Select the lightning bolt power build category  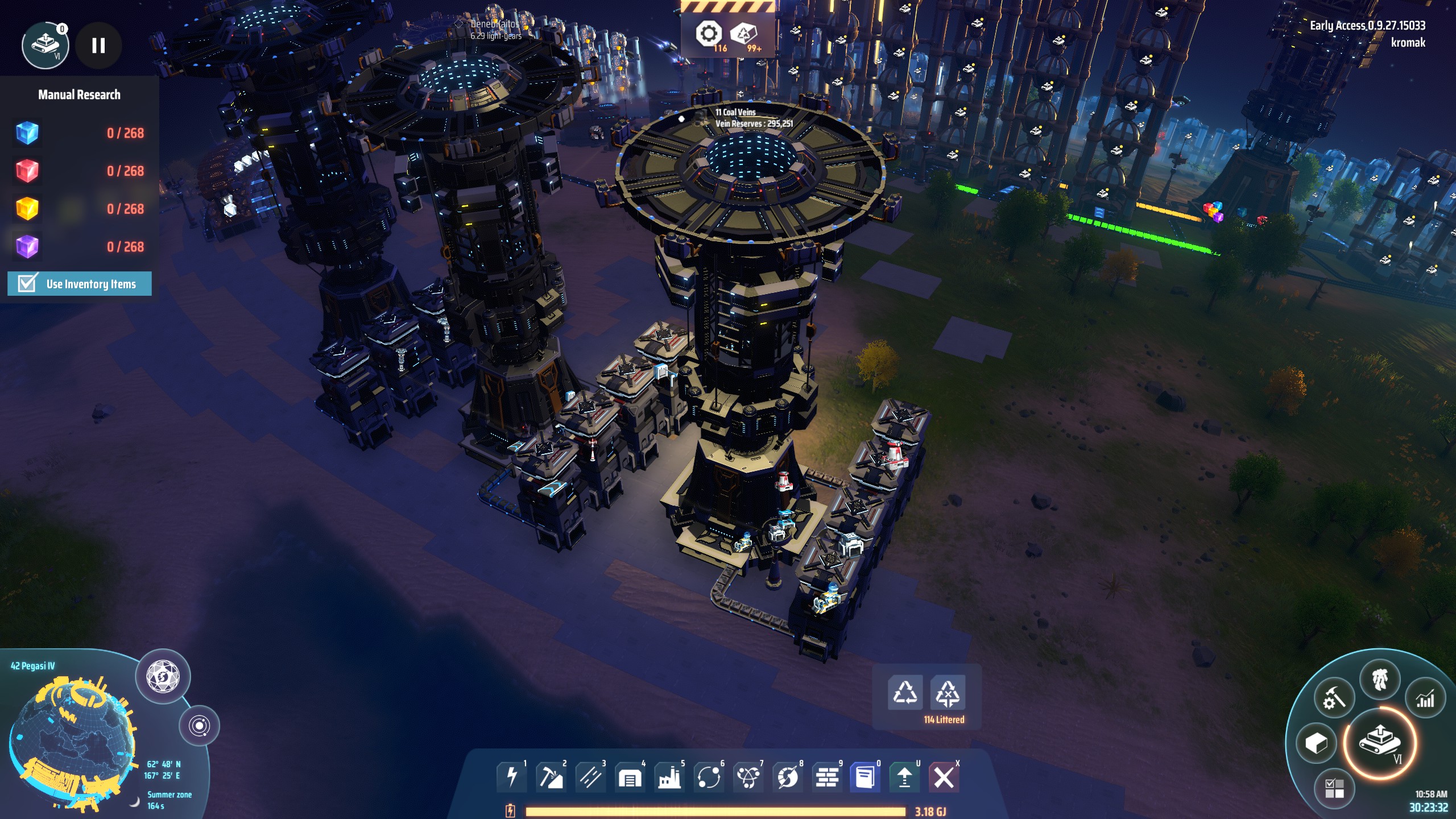(x=511, y=776)
